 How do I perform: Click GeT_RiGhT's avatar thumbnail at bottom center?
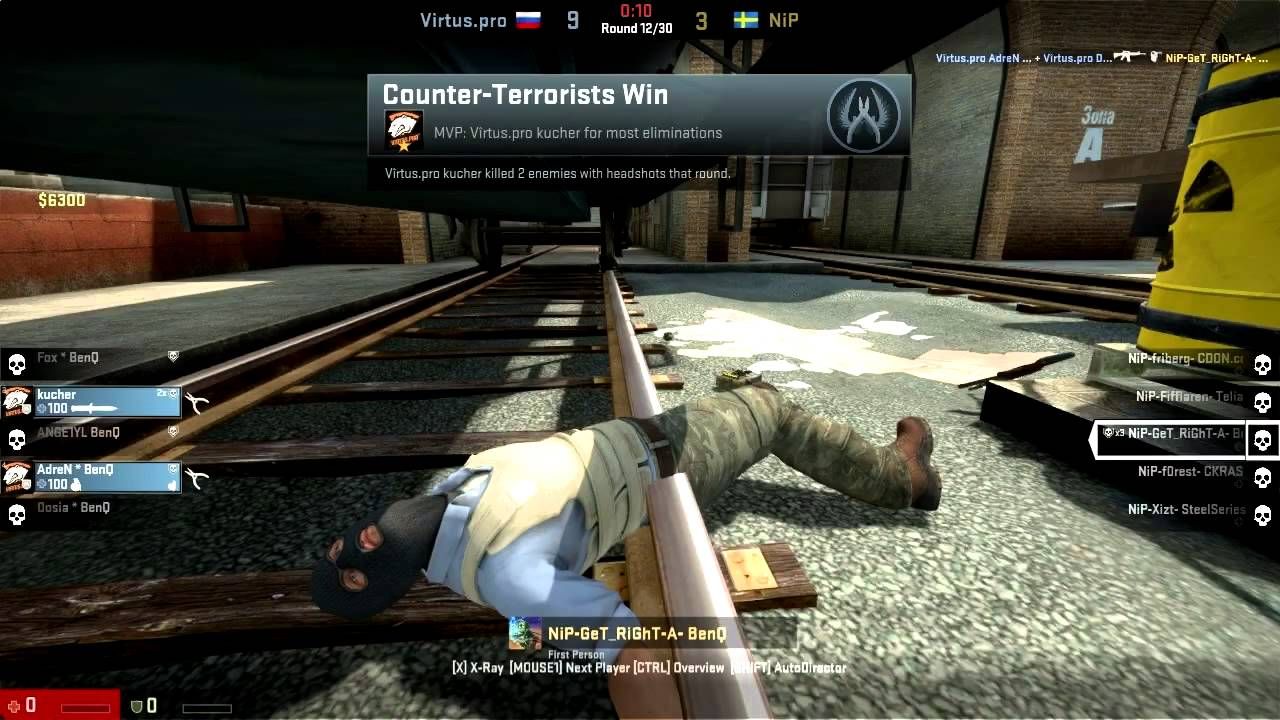524,634
